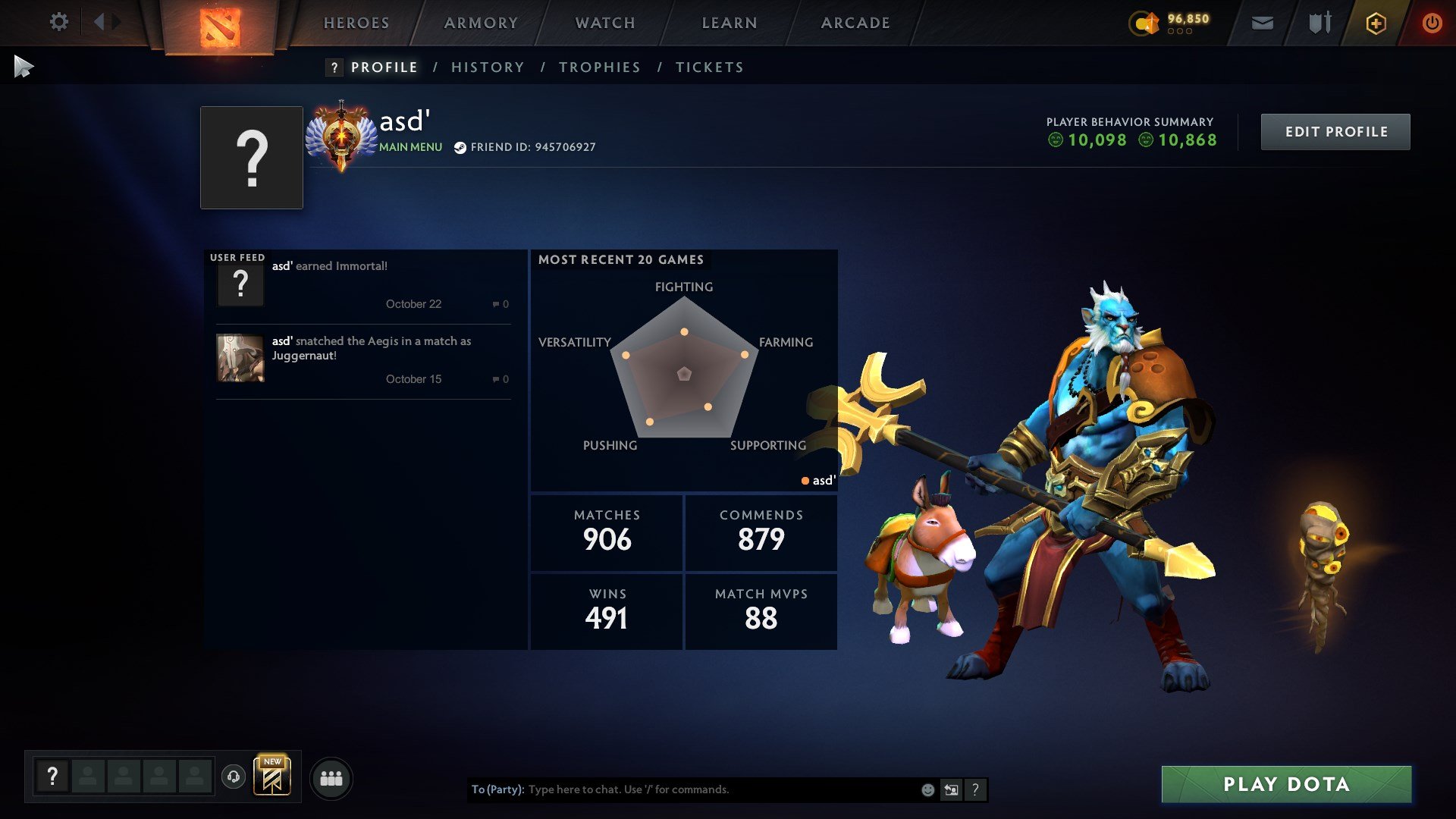The image size is (1456, 819).
Task: Click the event coin icon showing 96,850
Action: click(x=1145, y=23)
